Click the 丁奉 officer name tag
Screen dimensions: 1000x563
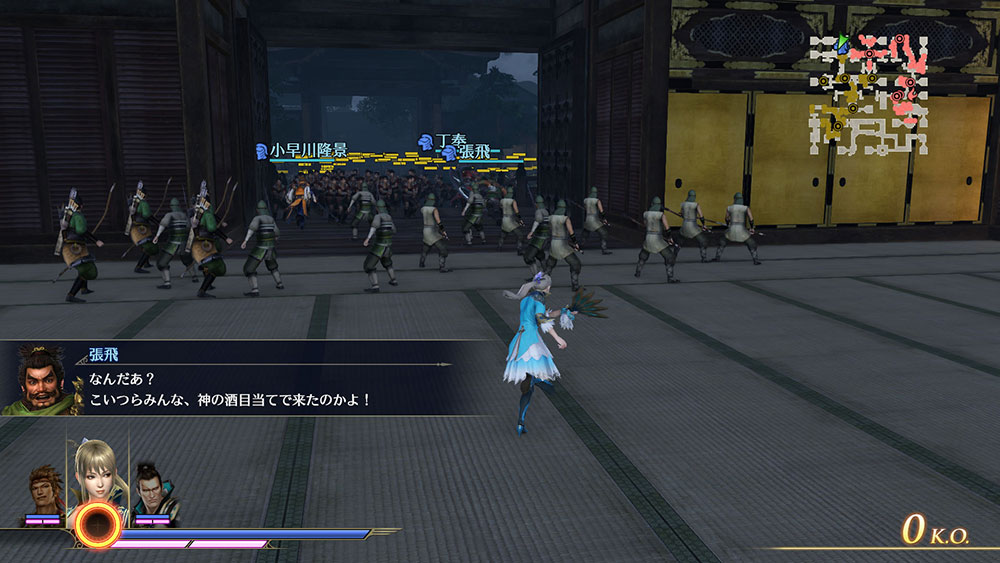click(447, 141)
